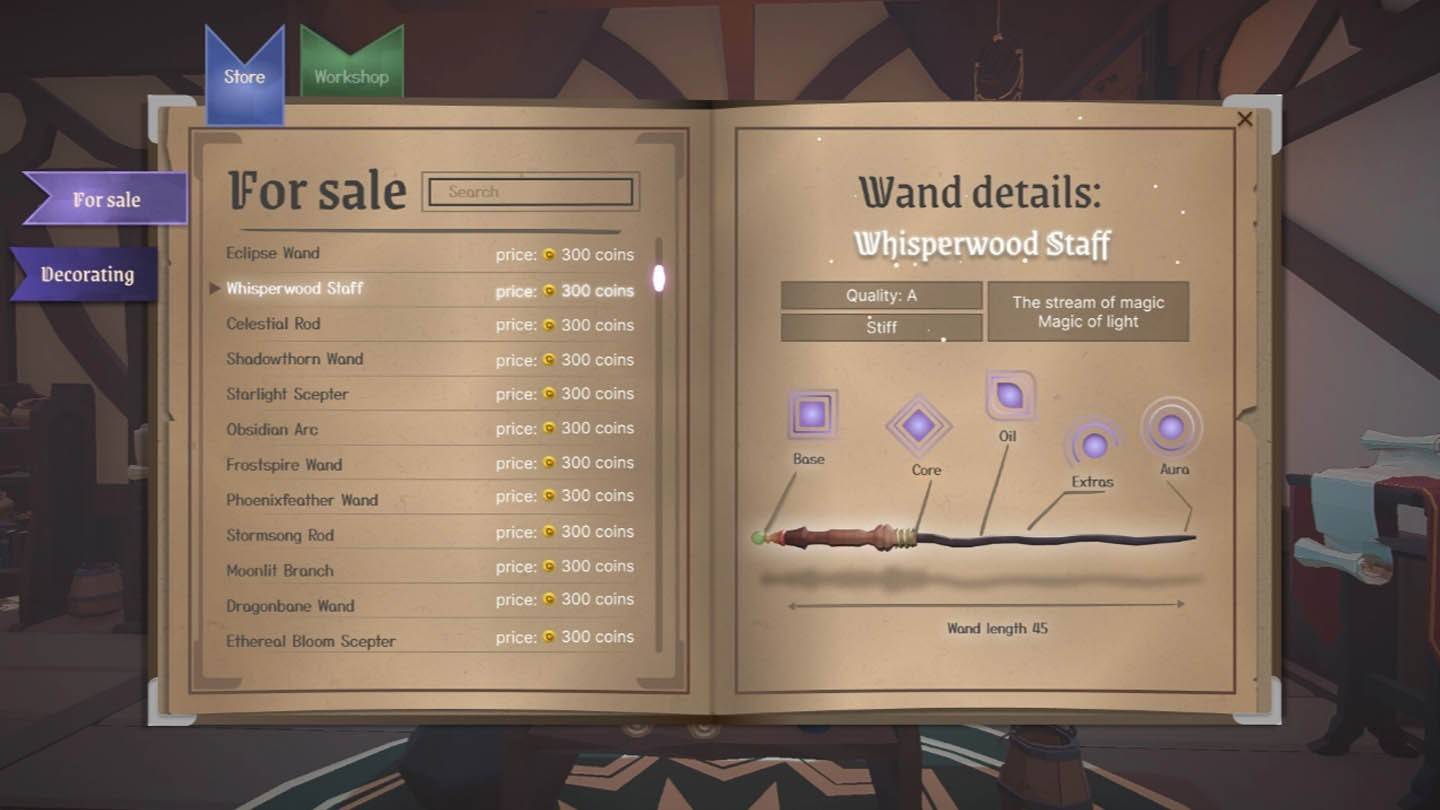
Task: Open the Magic of light stream box
Action: [1089, 311]
